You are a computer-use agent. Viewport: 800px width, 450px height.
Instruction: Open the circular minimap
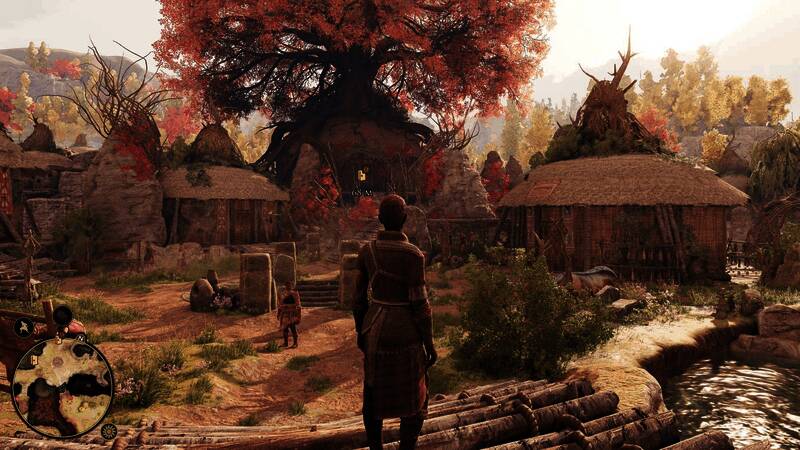[x=63, y=387]
